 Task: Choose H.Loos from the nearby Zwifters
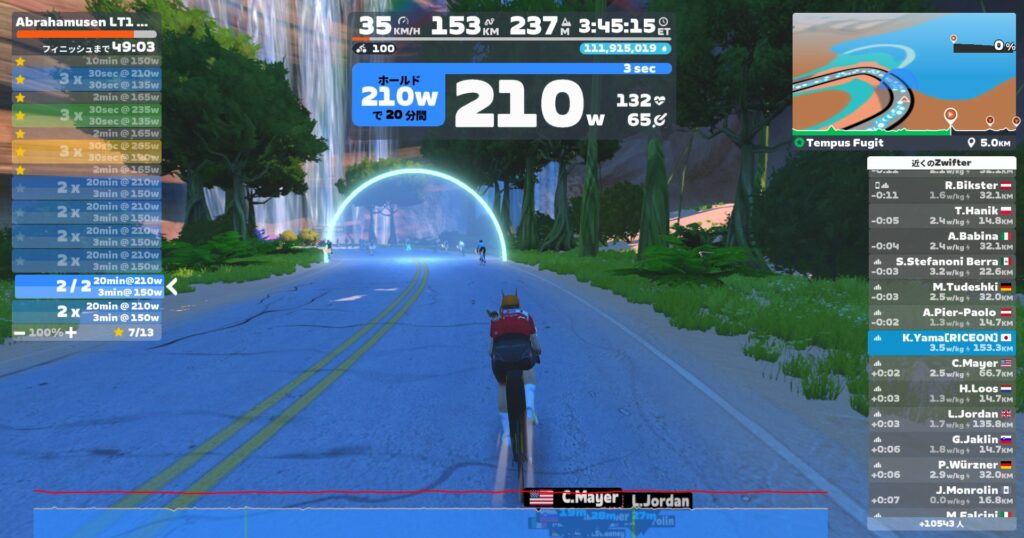point(941,393)
